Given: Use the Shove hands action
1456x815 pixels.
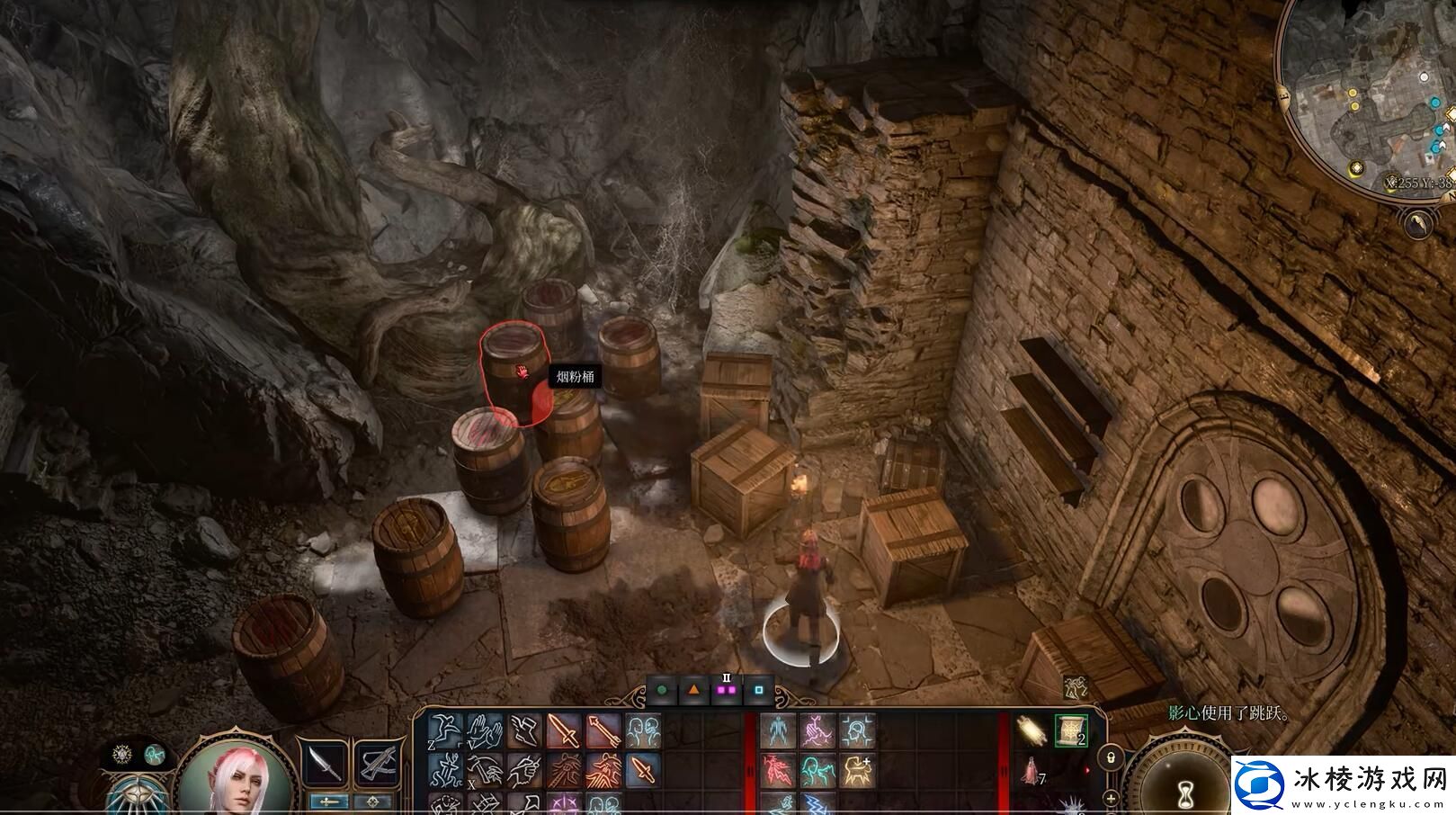Looking at the screenshot, I should pos(486,731).
